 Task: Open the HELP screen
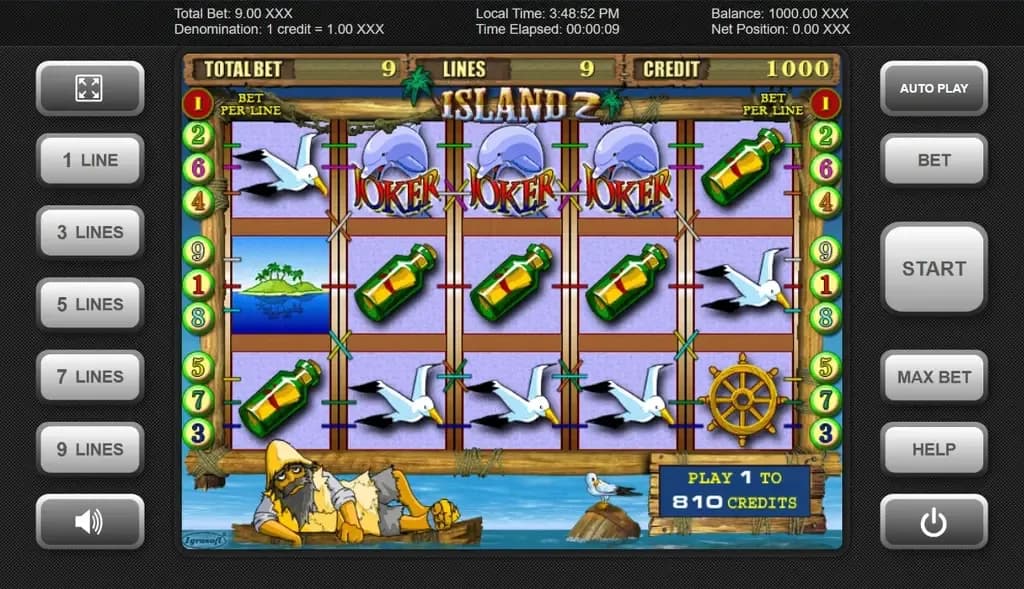pos(933,449)
